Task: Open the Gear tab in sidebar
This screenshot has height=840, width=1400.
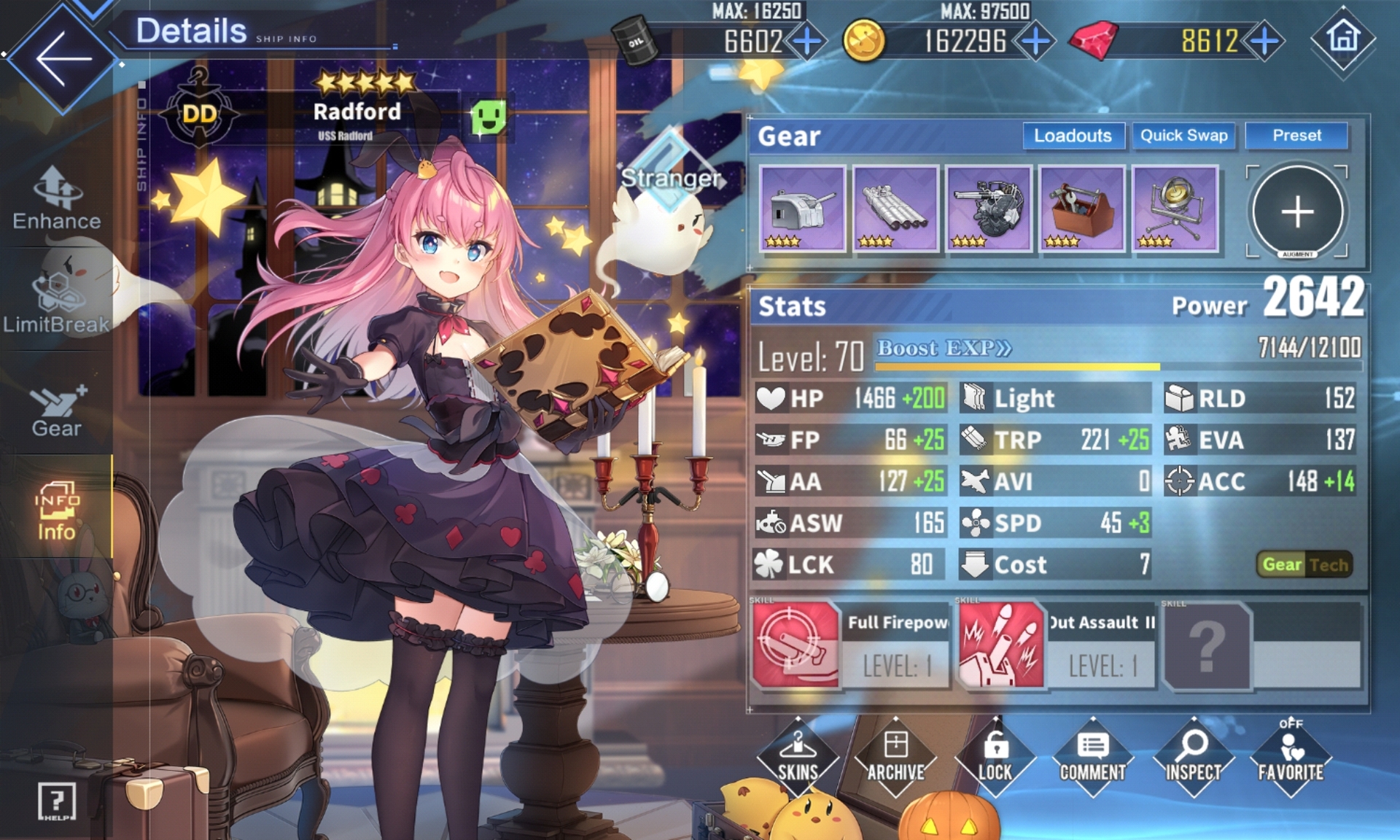Action: click(57, 412)
